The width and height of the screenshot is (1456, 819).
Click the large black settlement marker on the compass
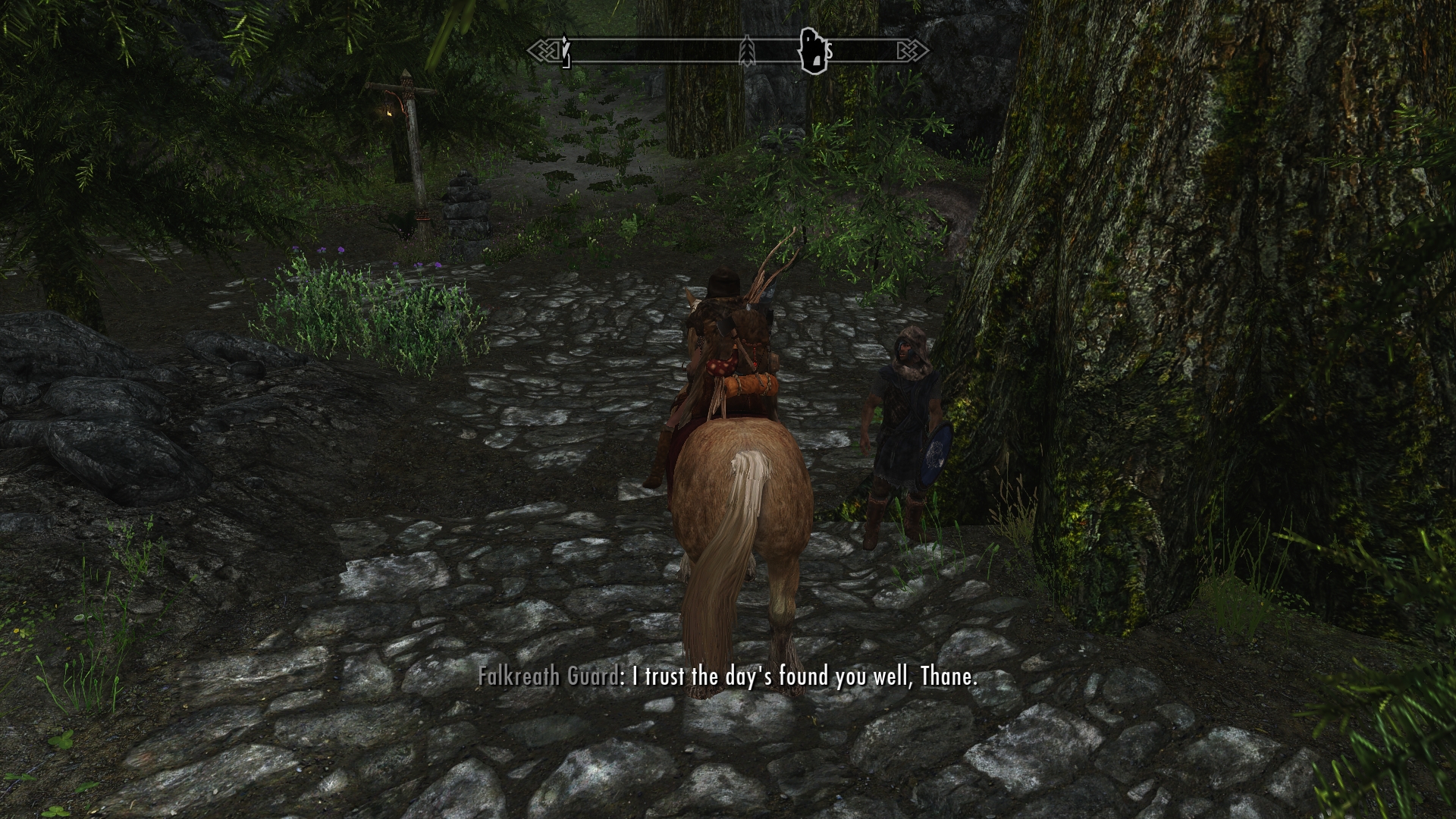click(x=812, y=52)
